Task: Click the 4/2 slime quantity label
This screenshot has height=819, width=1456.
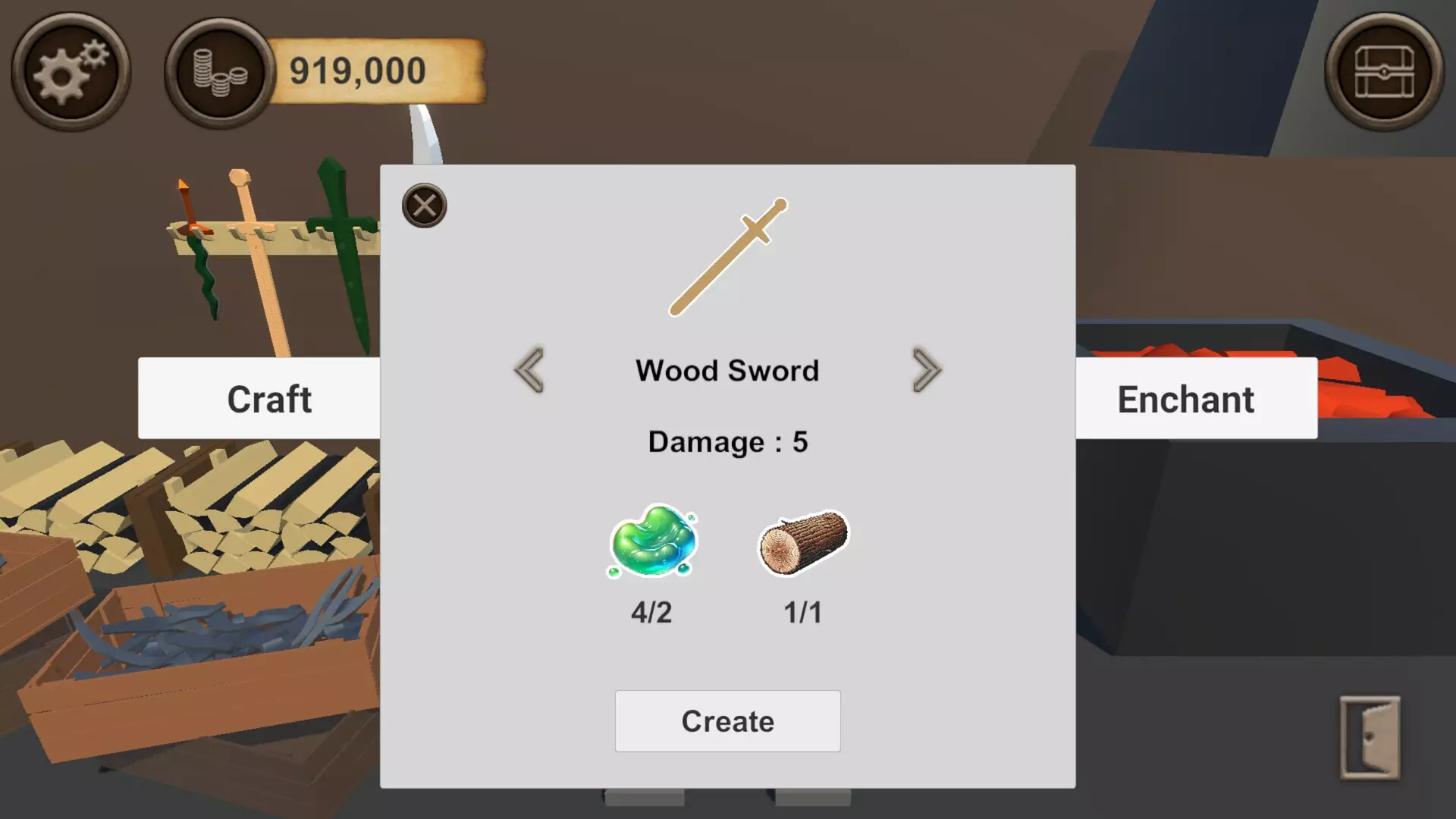Action: 653,612
